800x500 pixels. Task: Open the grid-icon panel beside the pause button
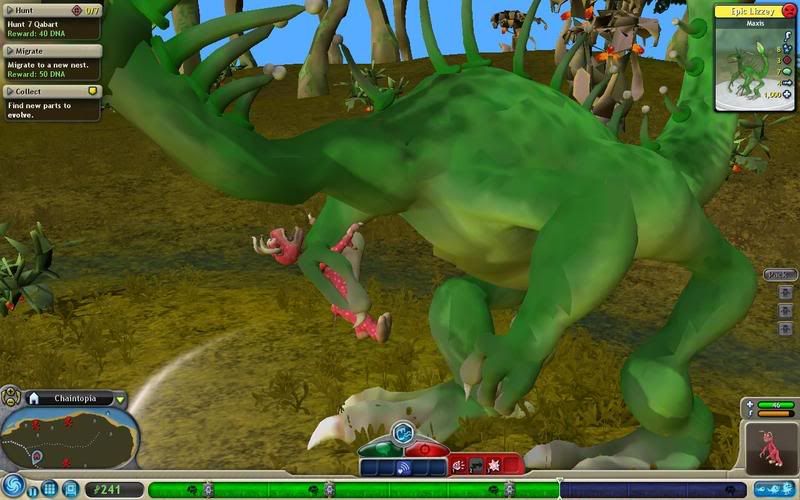click(49, 489)
